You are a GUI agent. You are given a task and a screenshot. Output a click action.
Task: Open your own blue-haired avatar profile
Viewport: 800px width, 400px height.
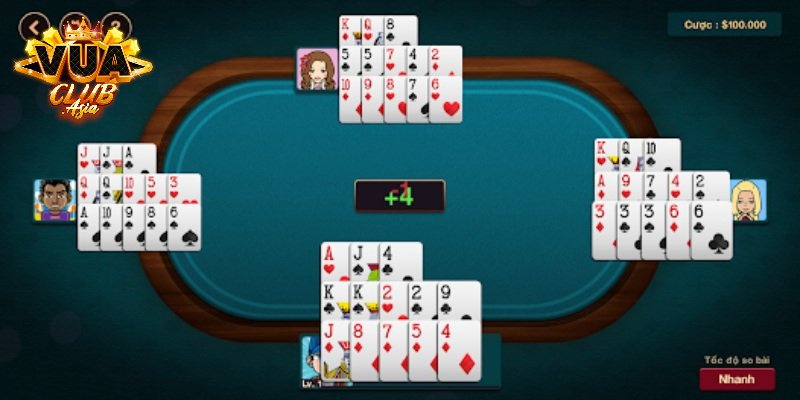[x=324, y=361]
